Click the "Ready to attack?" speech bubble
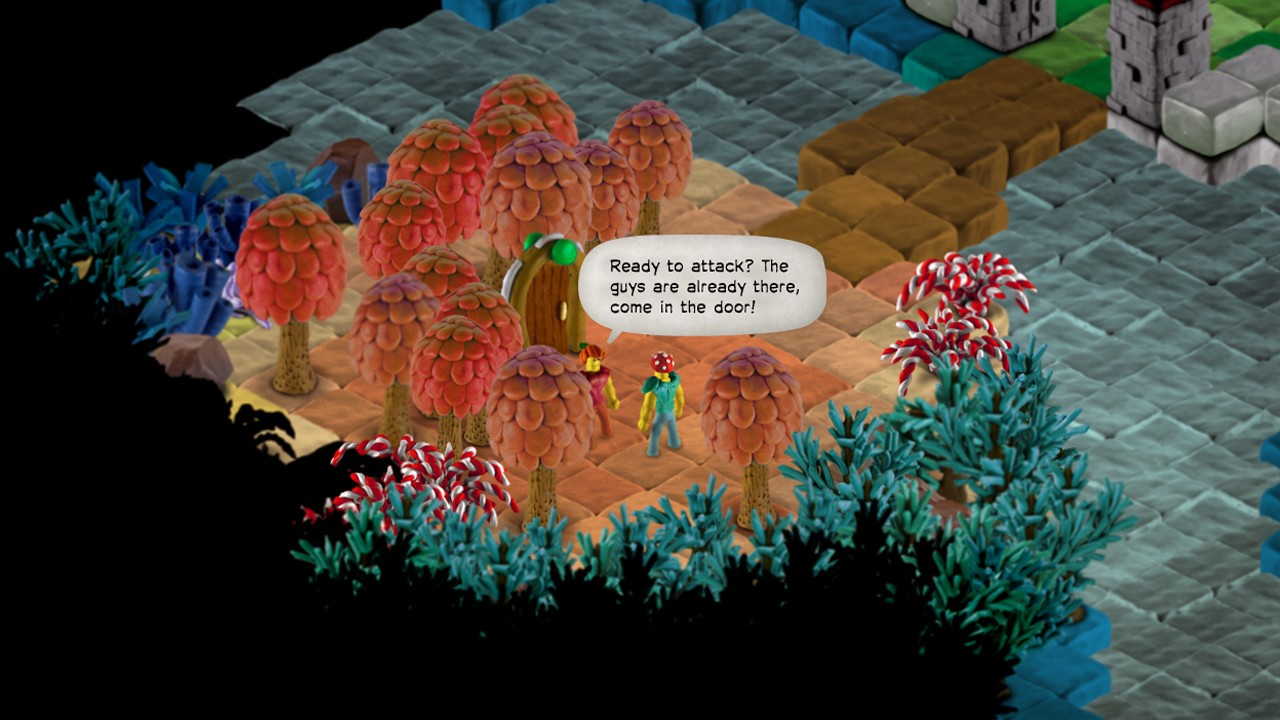Screen dimensions: 1280x720 pyautogui.click(x=700, y=285)
